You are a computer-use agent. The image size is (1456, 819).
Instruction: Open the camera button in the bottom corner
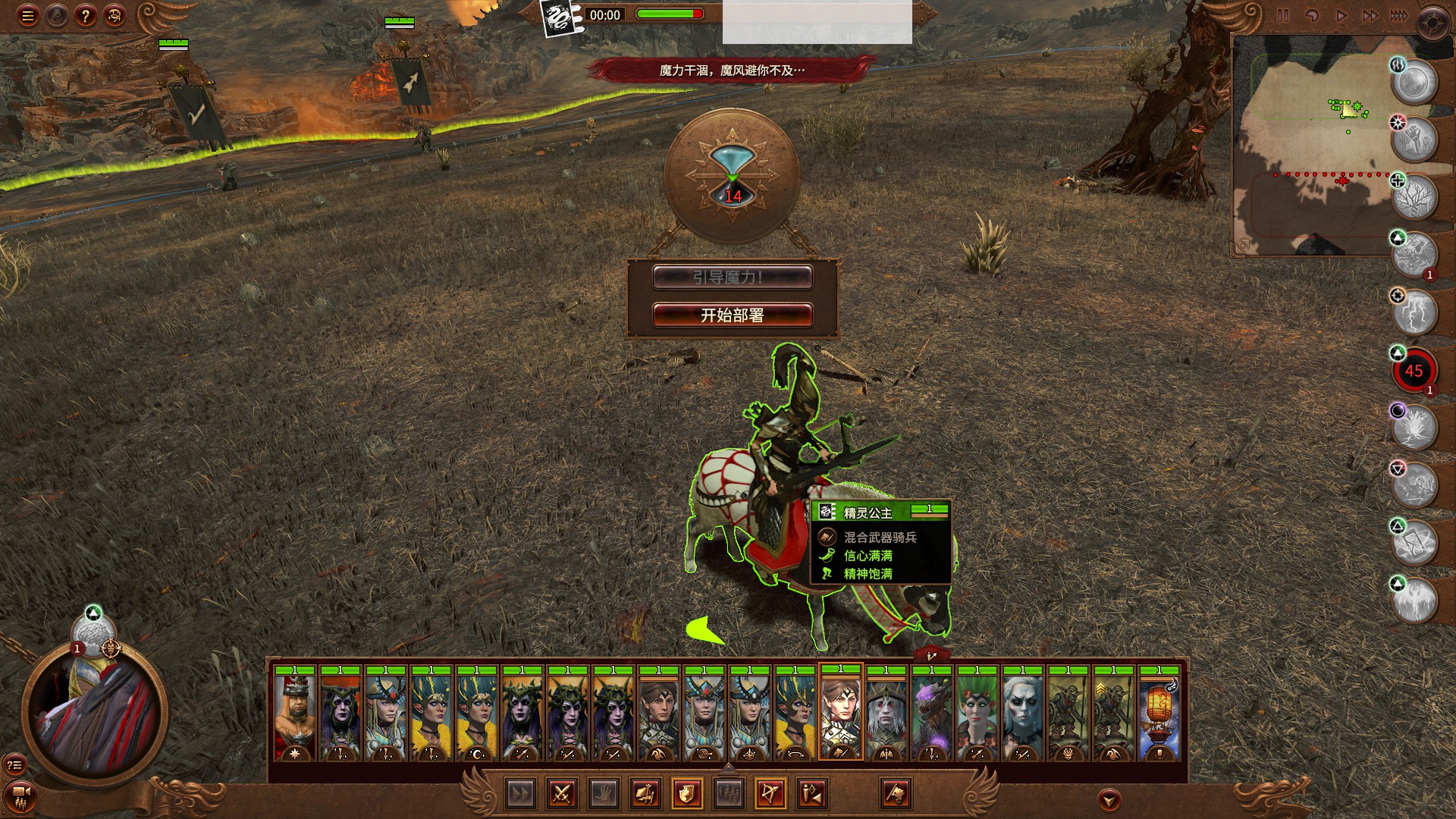click(x=20, y=796)
